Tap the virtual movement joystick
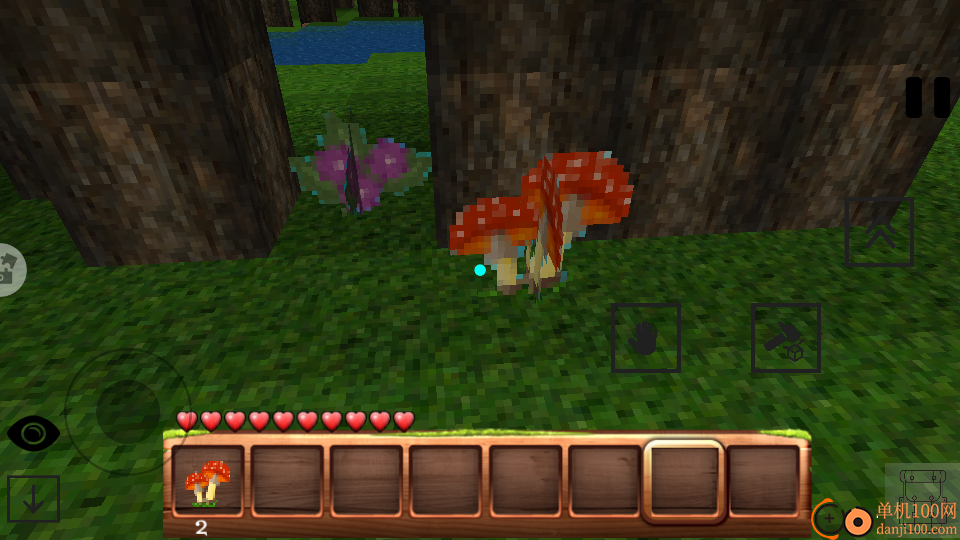Screen dimensions: 960x540 pyautogui.click(x=127, y=411)
